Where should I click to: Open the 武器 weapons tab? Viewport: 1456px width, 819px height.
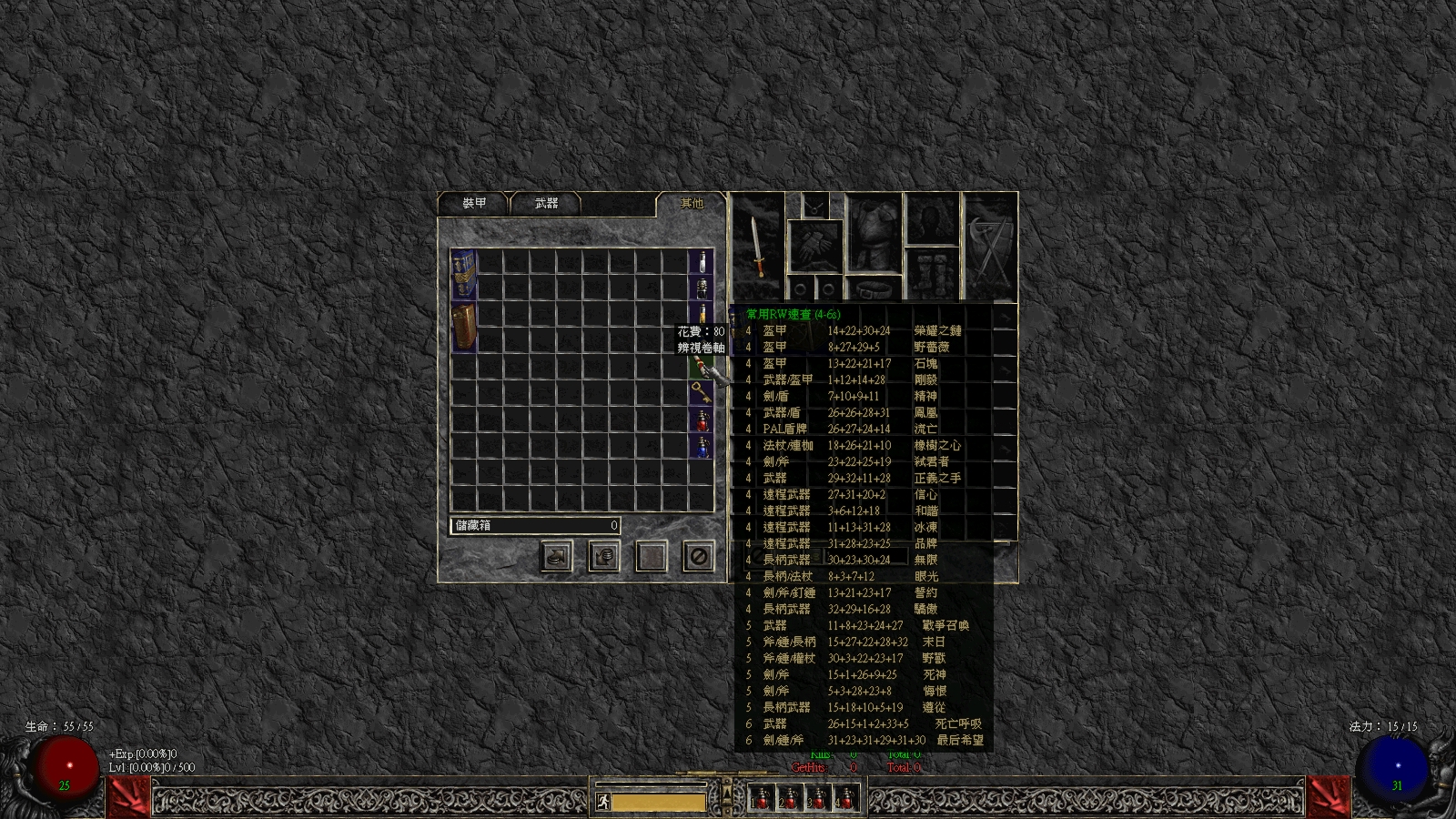546,204
